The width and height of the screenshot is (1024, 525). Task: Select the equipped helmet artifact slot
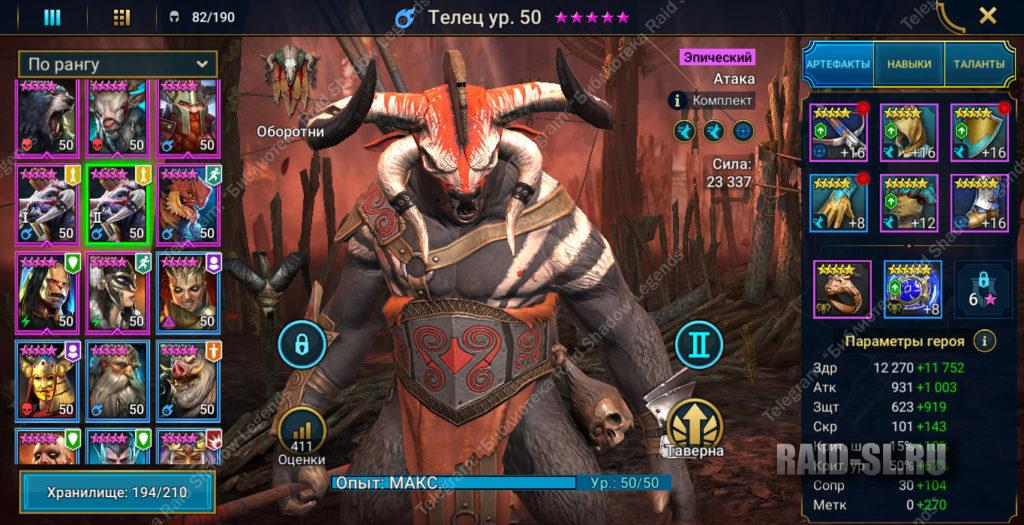pyautogui.click(x=908, y=132)
